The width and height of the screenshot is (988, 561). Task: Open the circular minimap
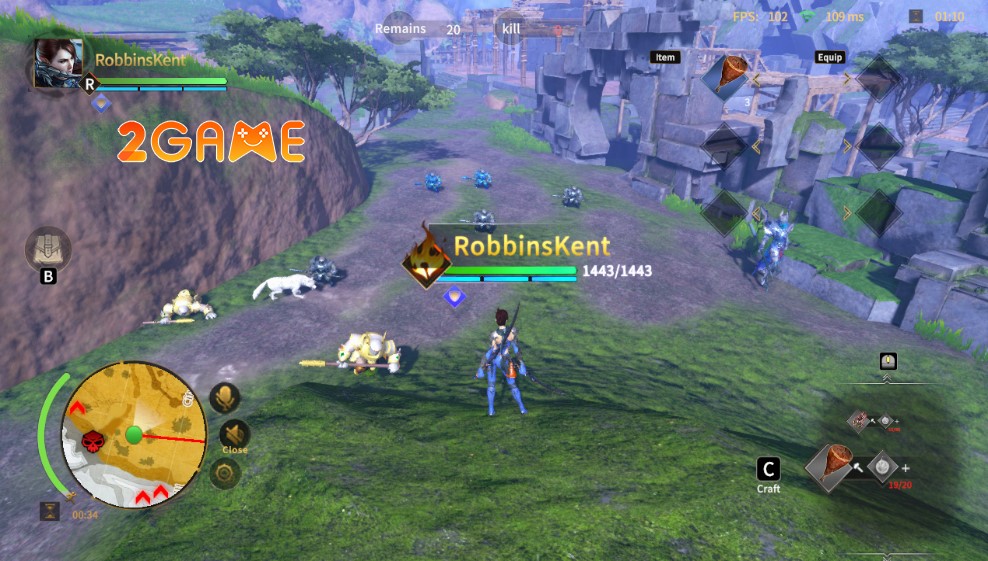134,434
